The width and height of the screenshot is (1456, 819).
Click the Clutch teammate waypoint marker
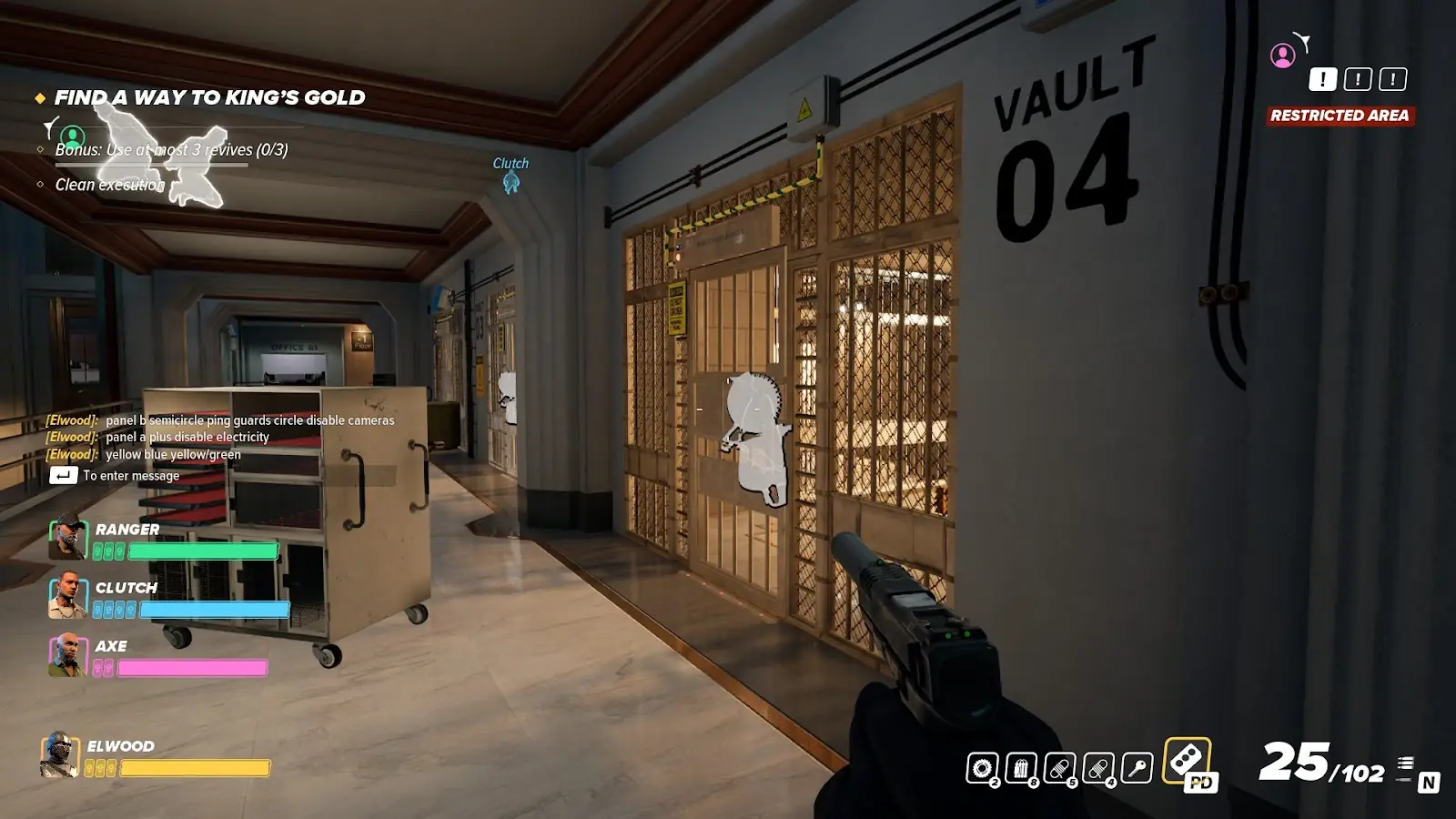pyautogui.click(x=511, y=183)
